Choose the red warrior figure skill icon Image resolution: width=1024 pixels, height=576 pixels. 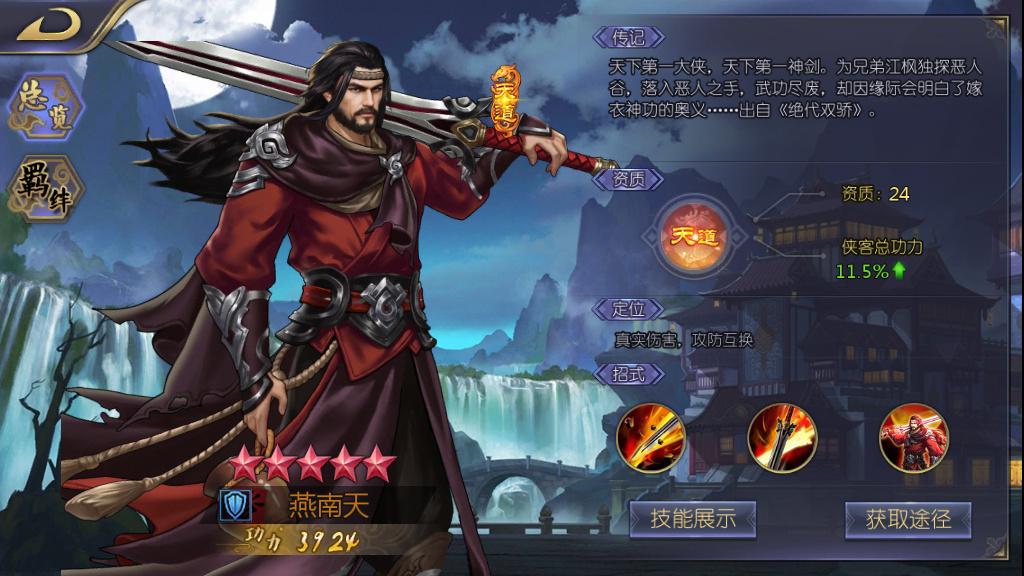(914, 438)
